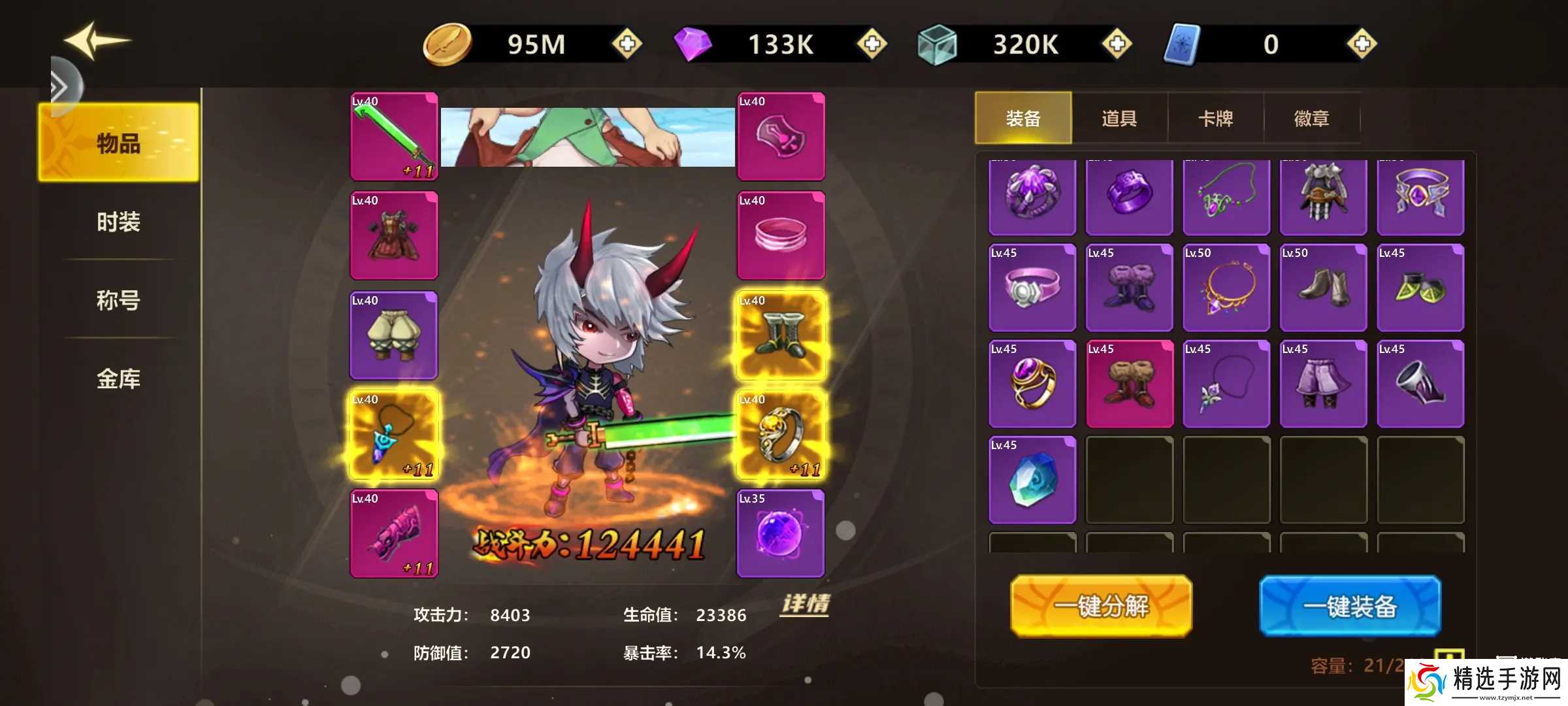Open the 金库 sidebar section
The image size is (1568, 706).
tap(120, 378)
